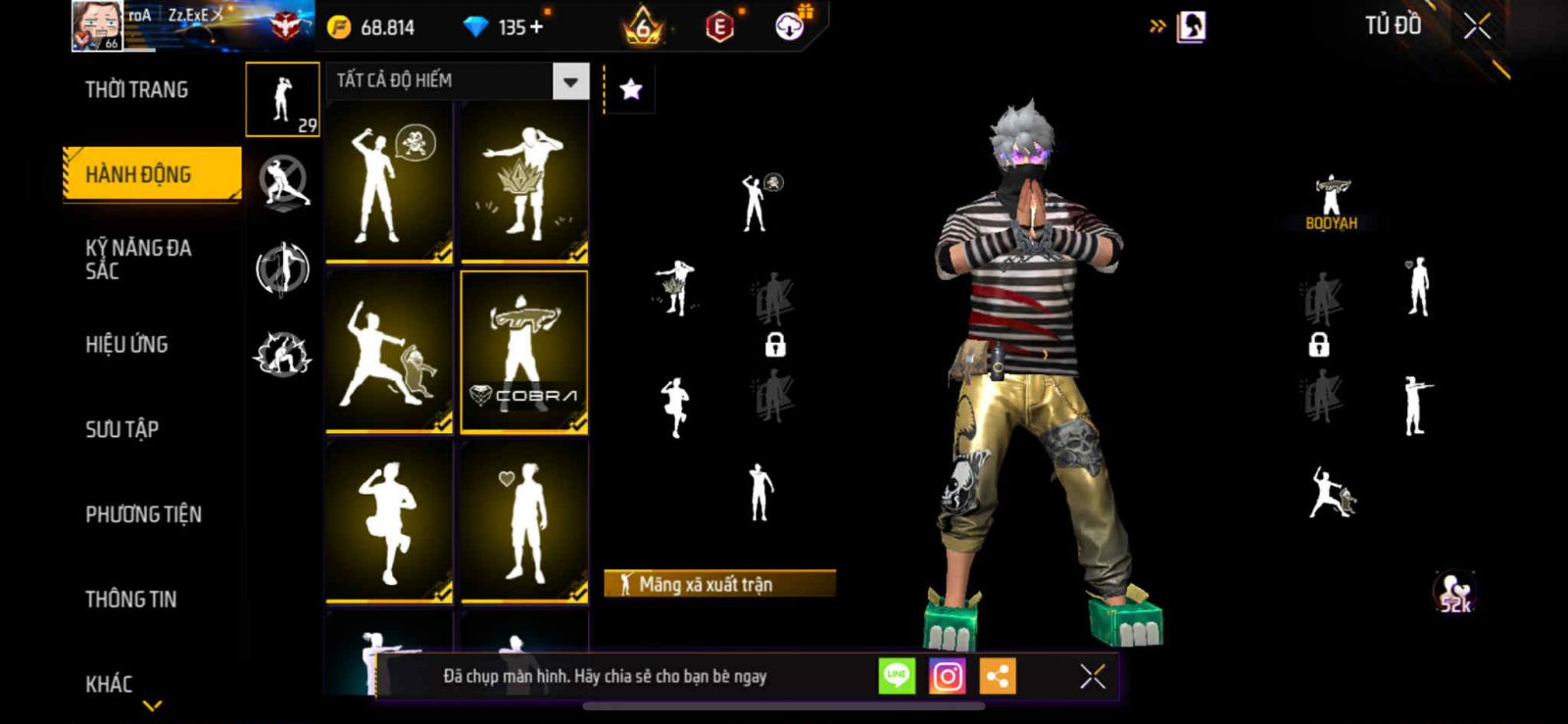1568x724 pixels.
Task: Open the Hiệu Ứng section
Action: tap(126, 344)
